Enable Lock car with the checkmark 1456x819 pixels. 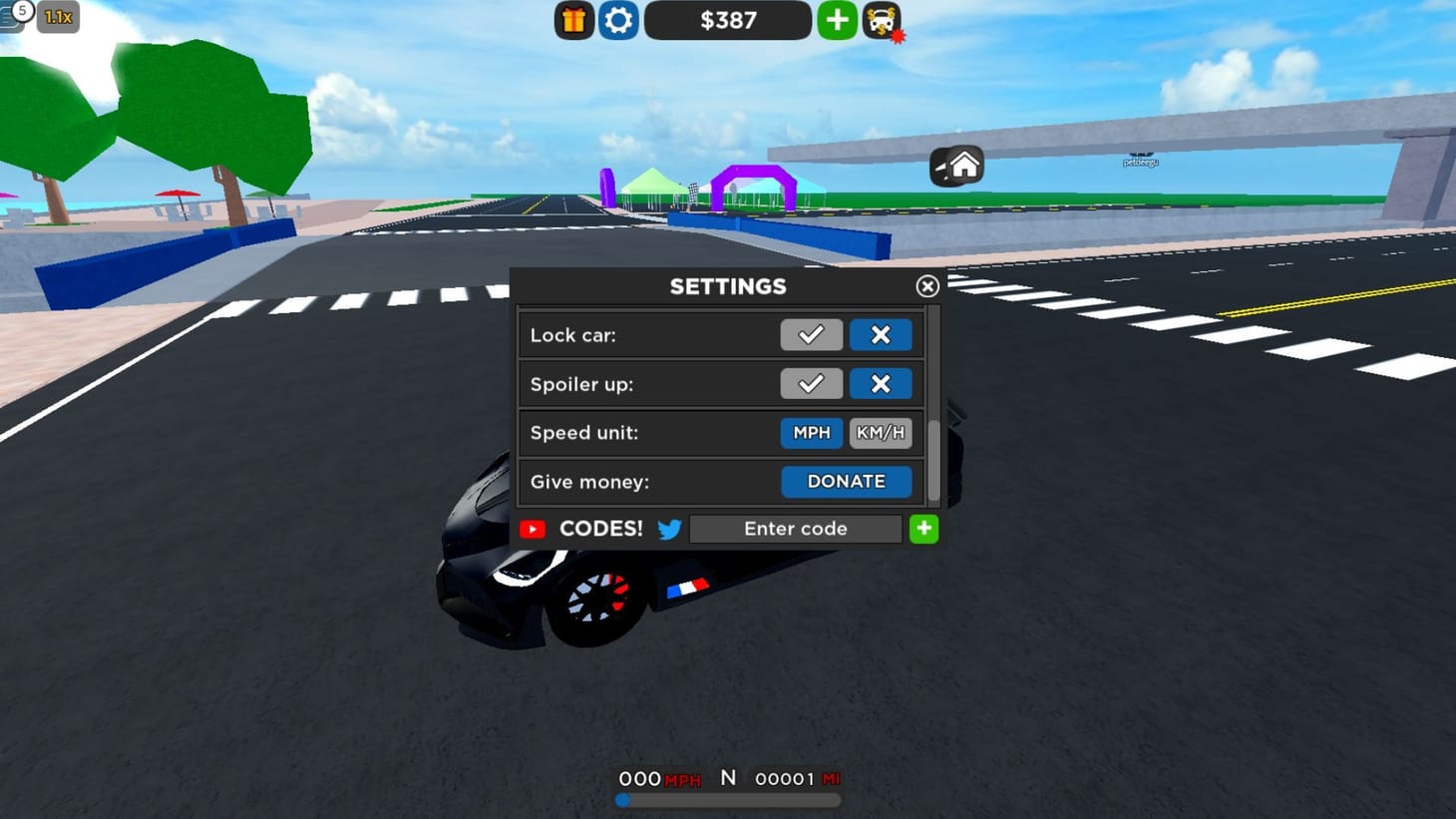pyautogui.click(x=811, y=334)
